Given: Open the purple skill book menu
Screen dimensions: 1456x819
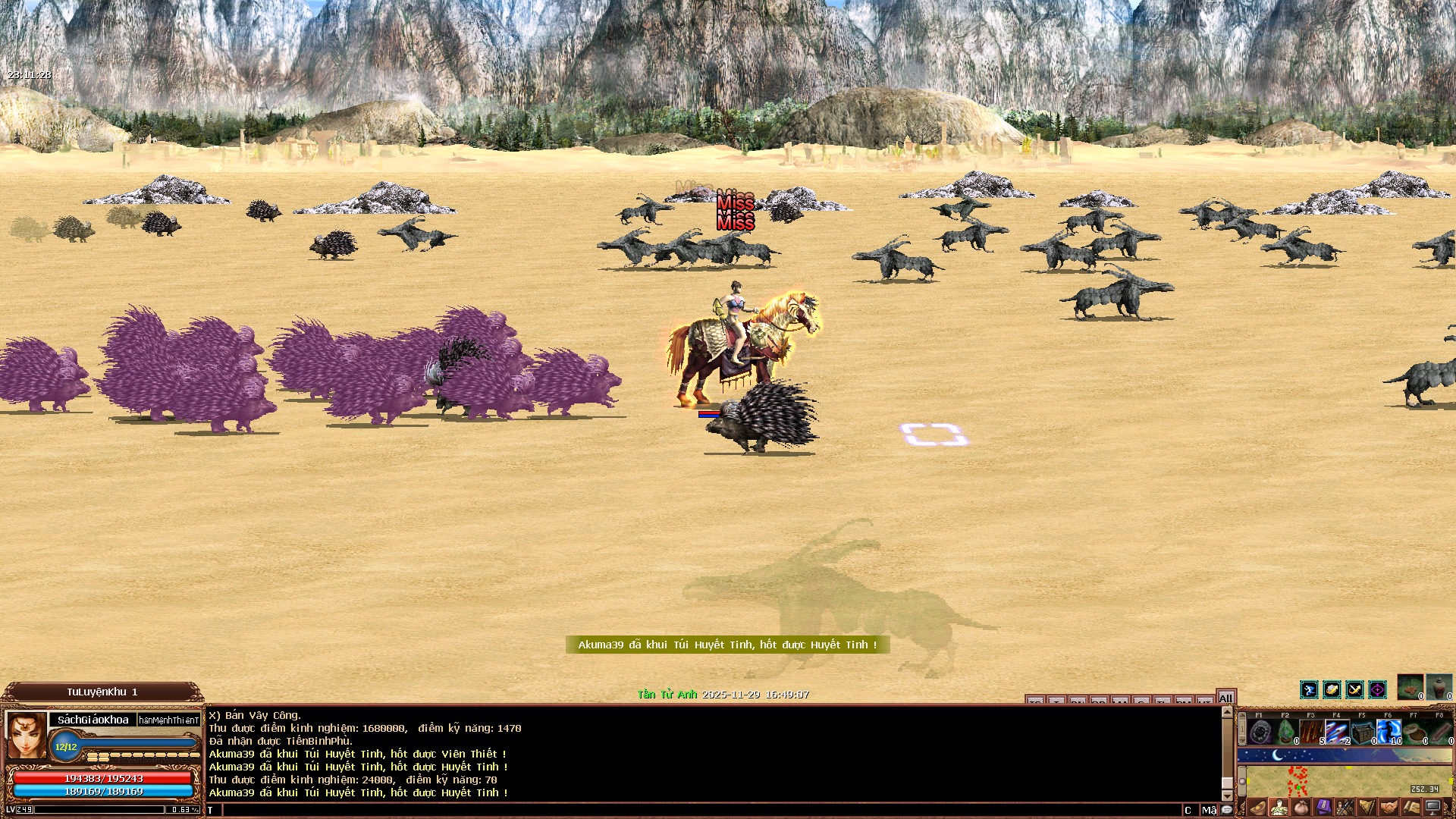Looking at the screenshot, I should pos(1323,808).
